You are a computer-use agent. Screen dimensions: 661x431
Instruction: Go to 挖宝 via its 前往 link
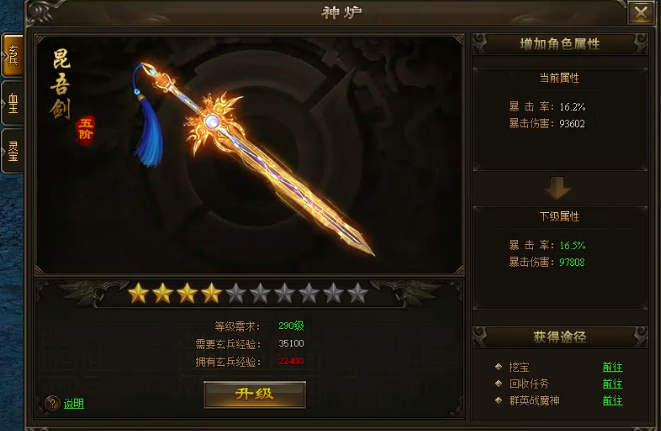point(612,366)
